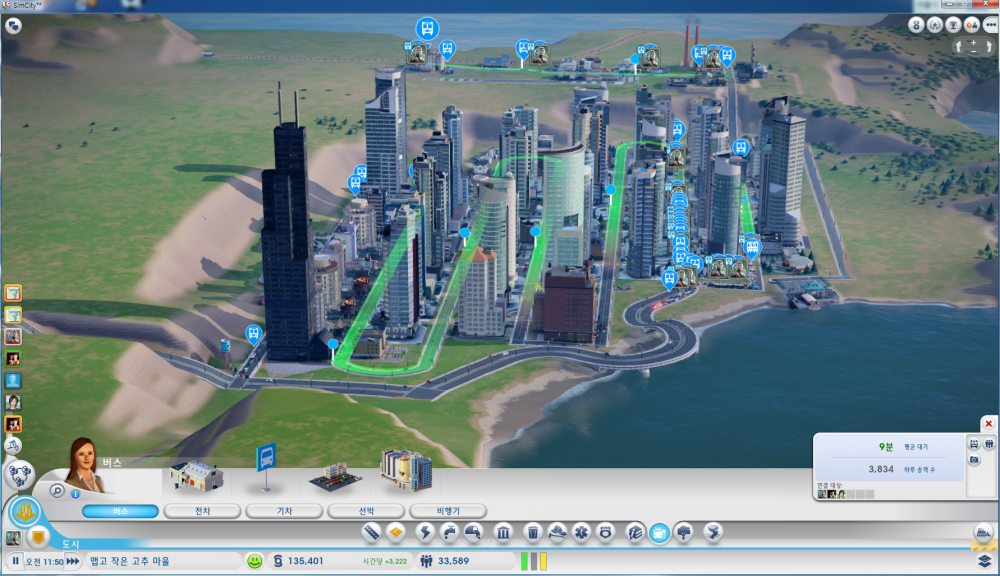The image size is (1000, 576).
Task: Select the 기차 (train) tab
Action: (x=284, y=511)
